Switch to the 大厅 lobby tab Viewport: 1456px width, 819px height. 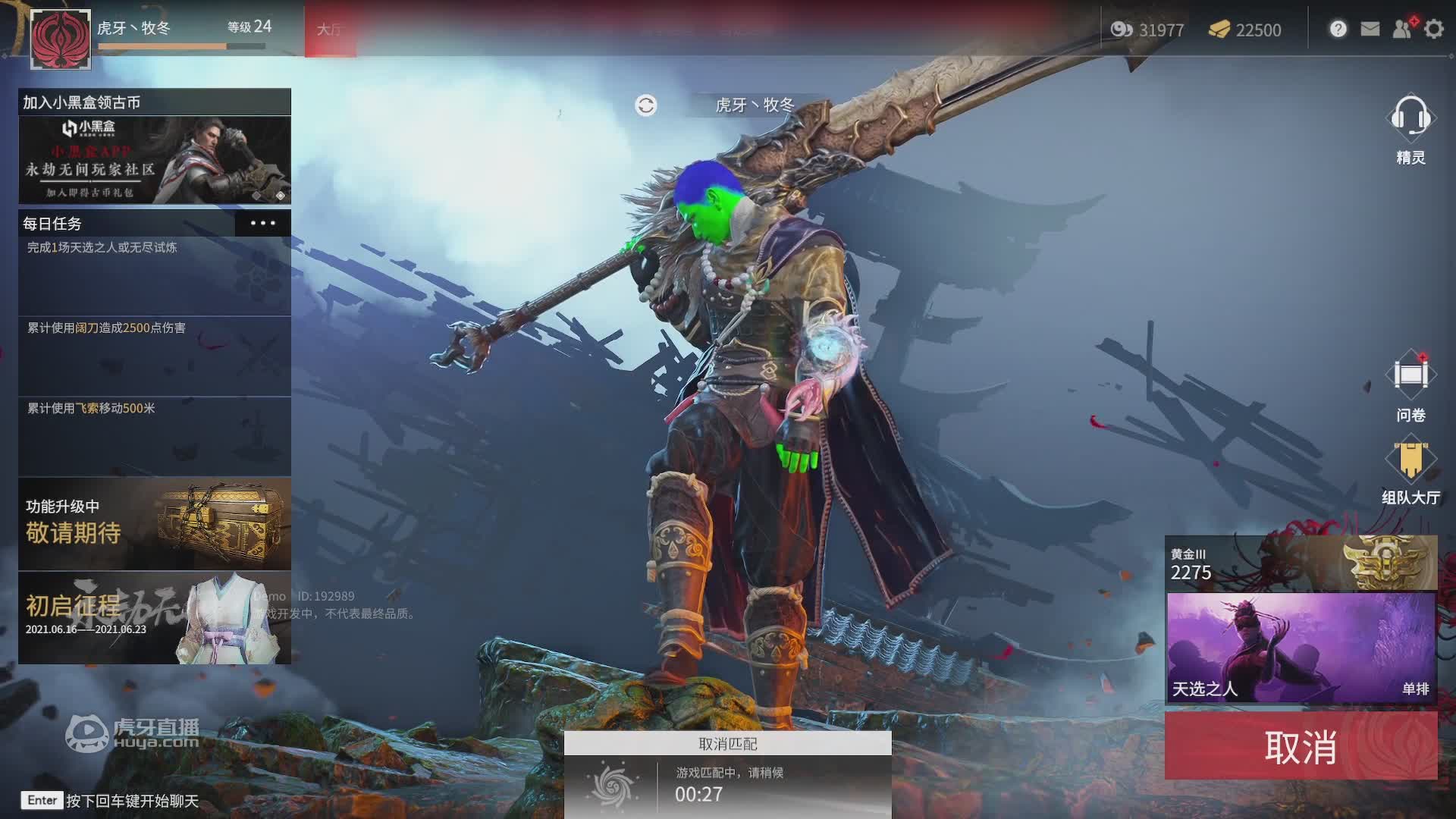click(x=330, y=30)
